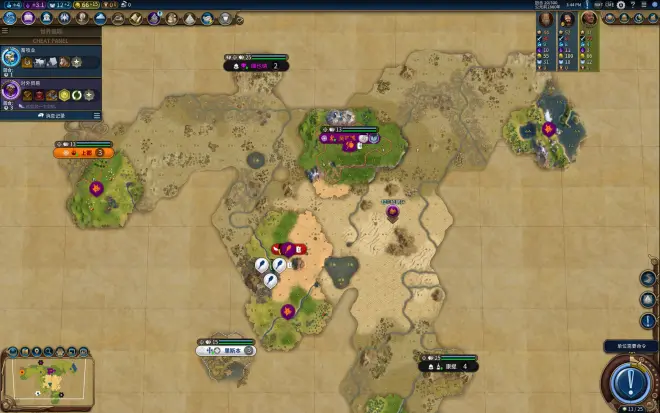
Task: Click the current research panel entry
Action: 50,60
